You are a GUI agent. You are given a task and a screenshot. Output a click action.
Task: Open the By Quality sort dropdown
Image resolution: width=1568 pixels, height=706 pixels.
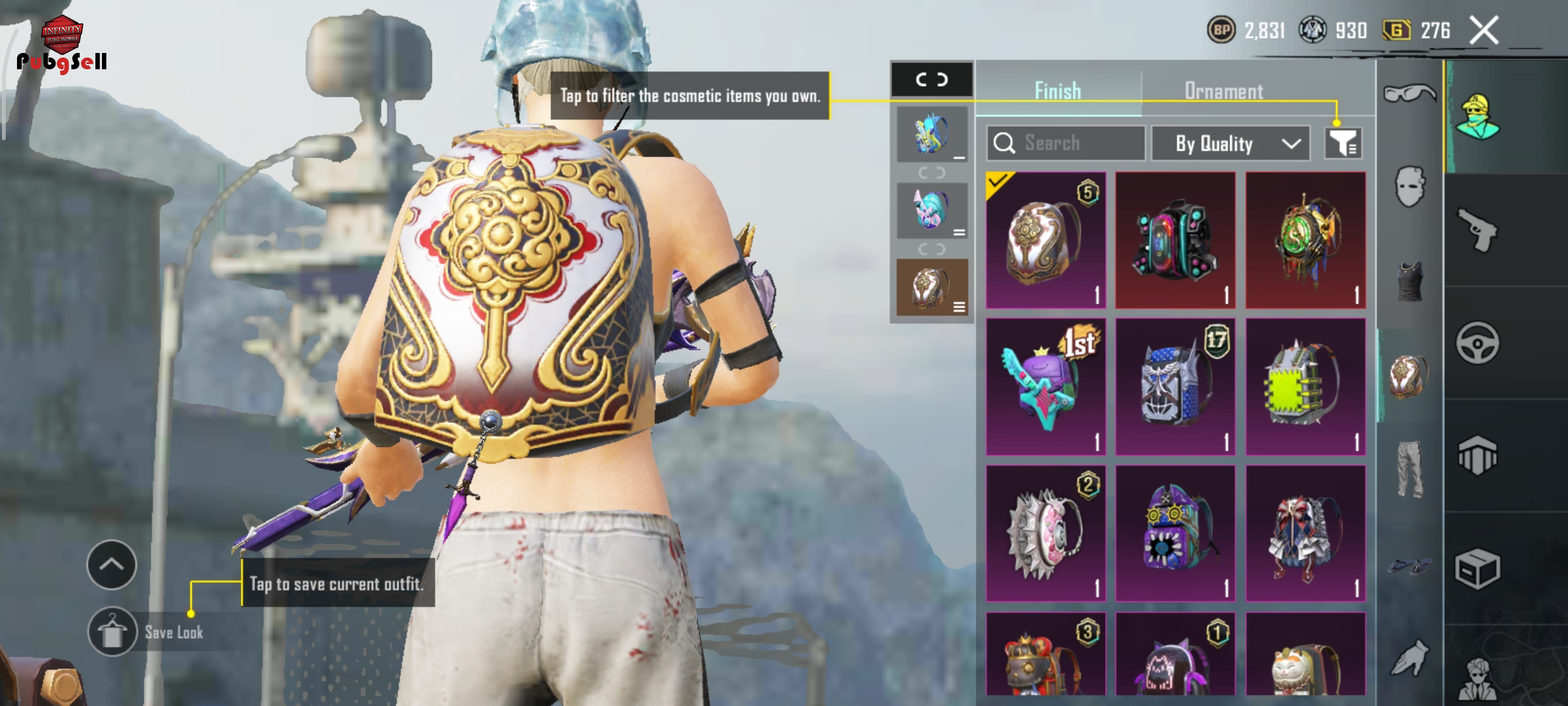tap(1230, 143)
